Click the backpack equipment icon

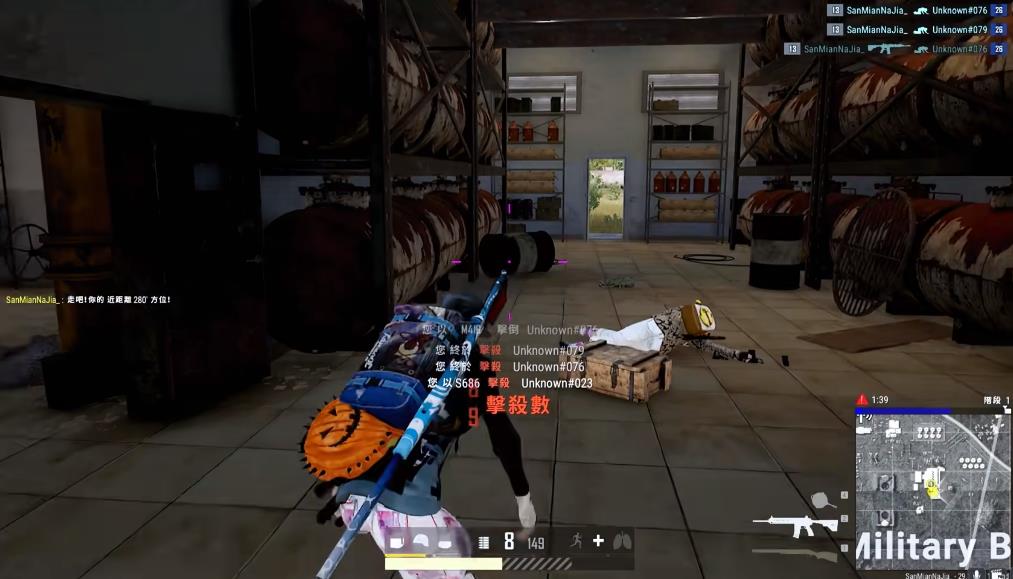[x=396, y=542]
